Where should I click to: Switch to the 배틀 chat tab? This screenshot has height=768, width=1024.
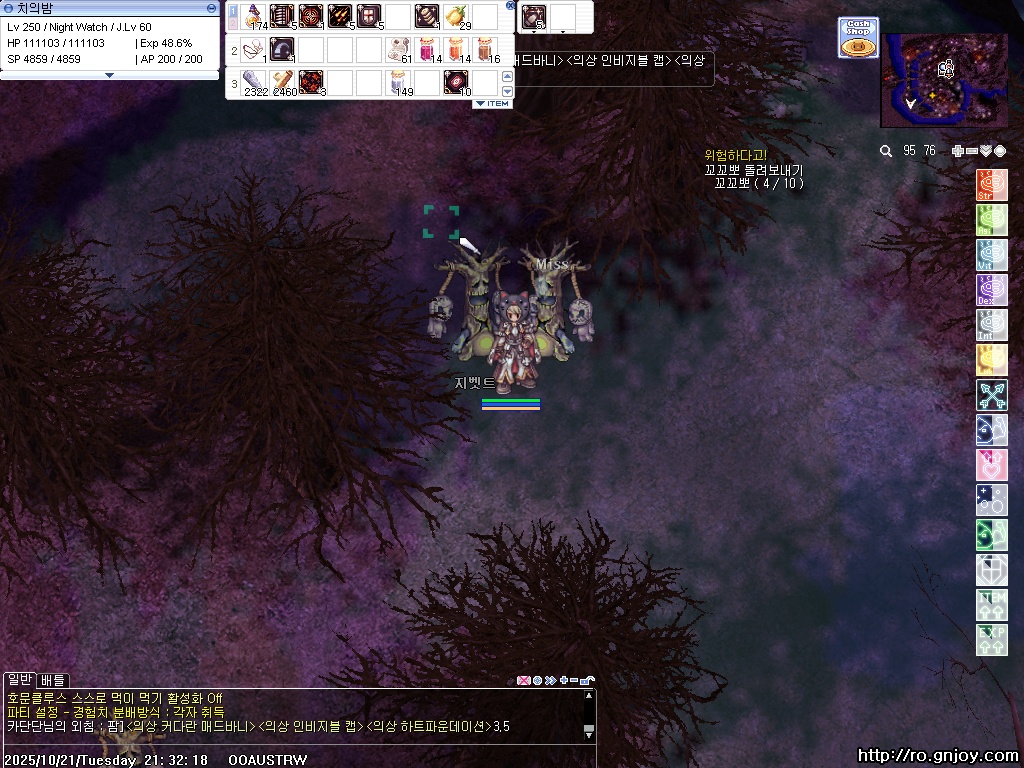pos(52,680)
